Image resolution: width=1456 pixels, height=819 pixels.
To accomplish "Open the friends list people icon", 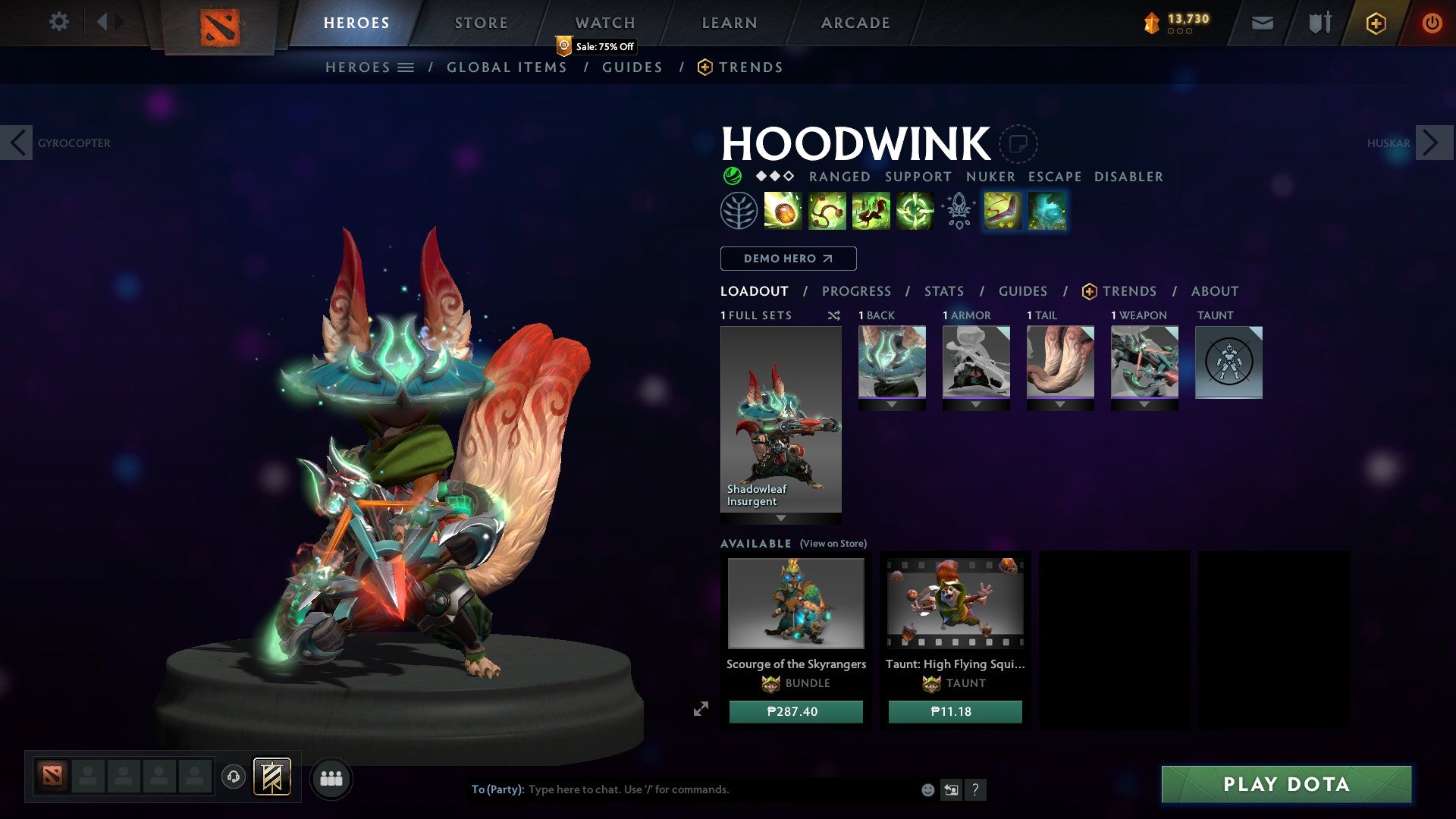I will pos(331,778).
